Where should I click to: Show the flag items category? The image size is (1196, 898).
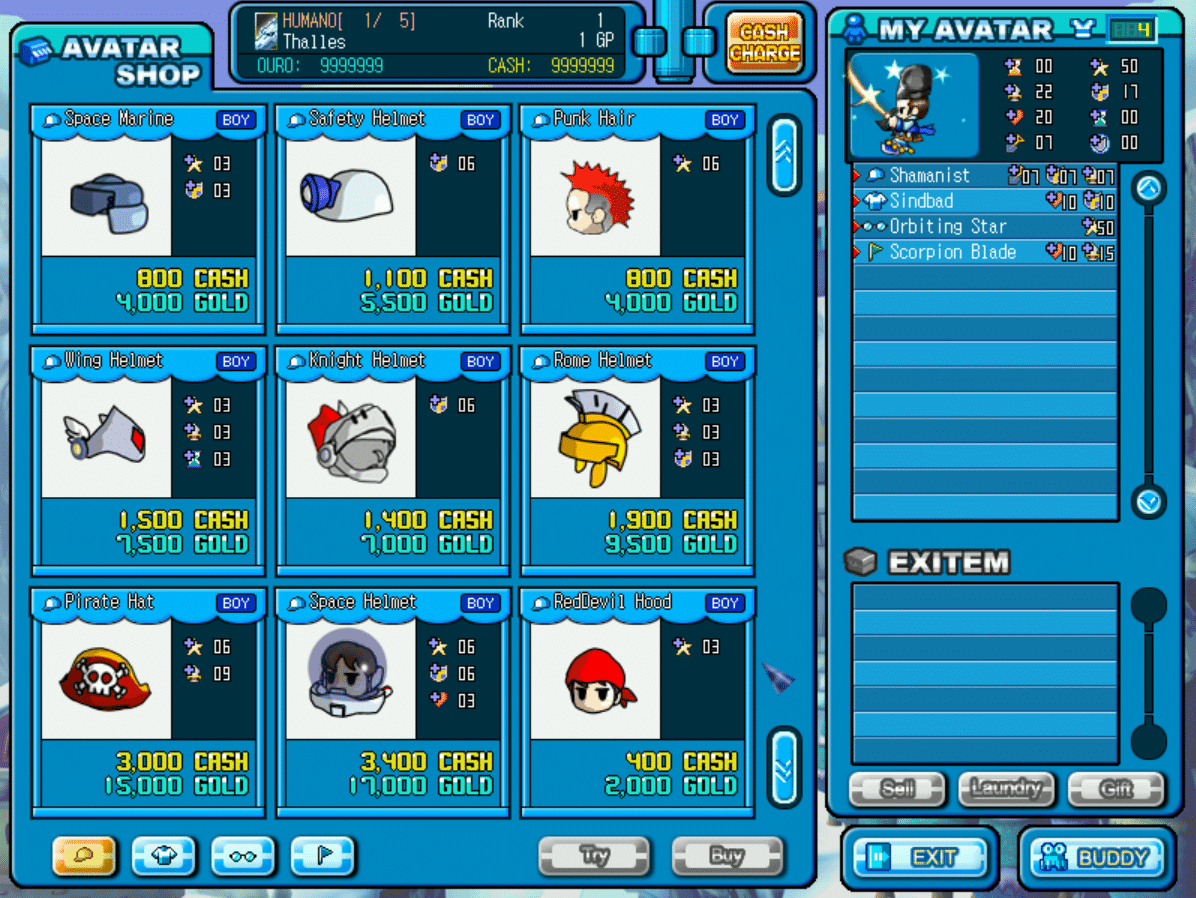coord(323,856)
